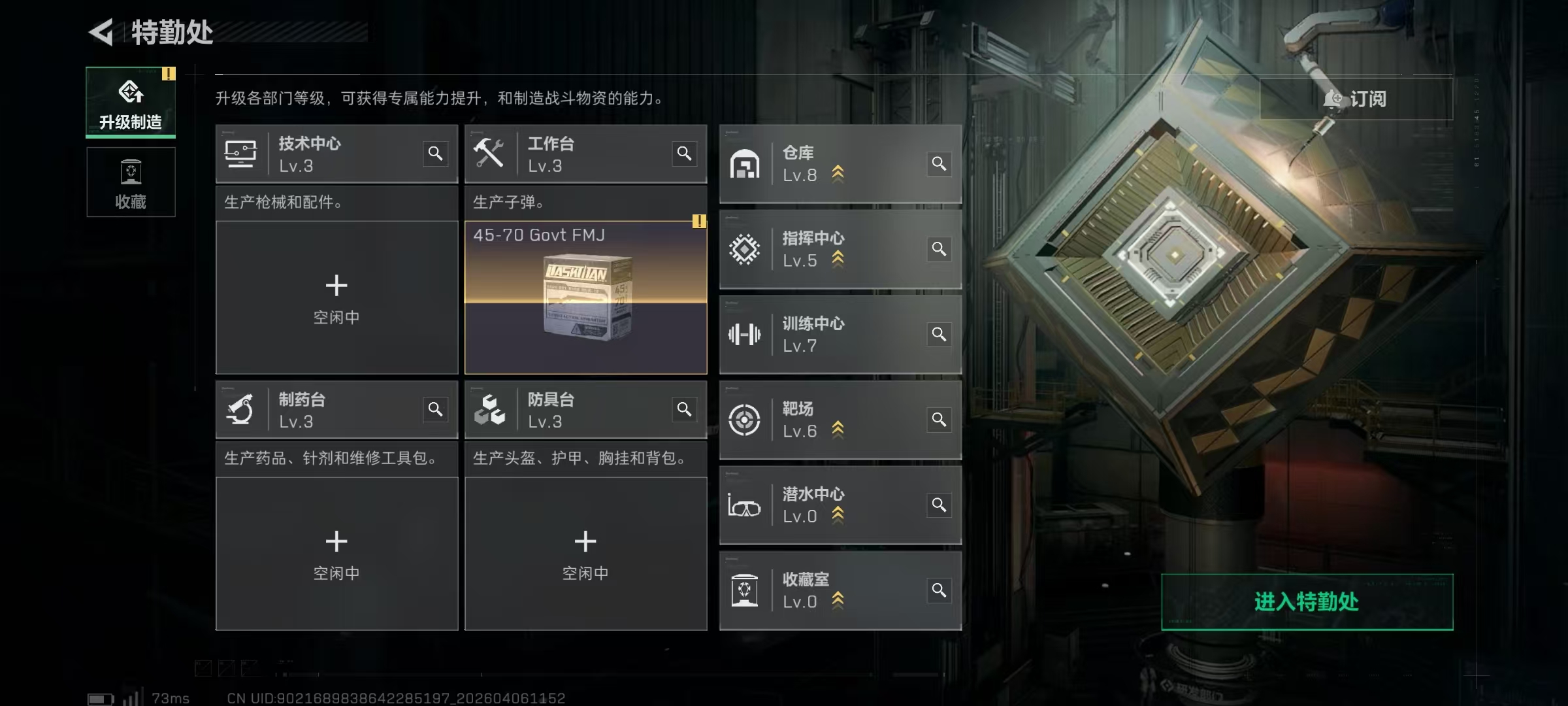Add a production item under 防具台
This screenshot has height=706, width=1568.
(585, 553)
